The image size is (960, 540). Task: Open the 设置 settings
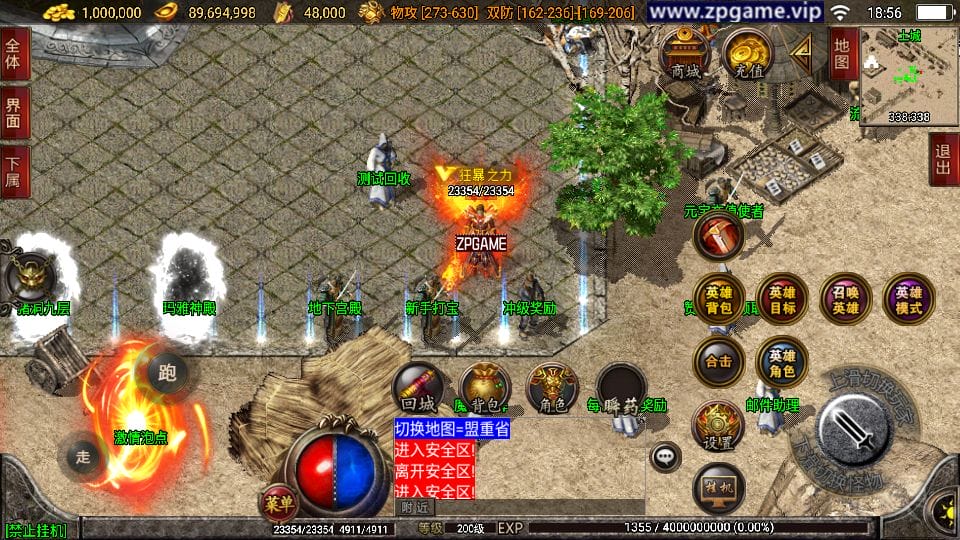pyautogui.click(x=719, y=425)
